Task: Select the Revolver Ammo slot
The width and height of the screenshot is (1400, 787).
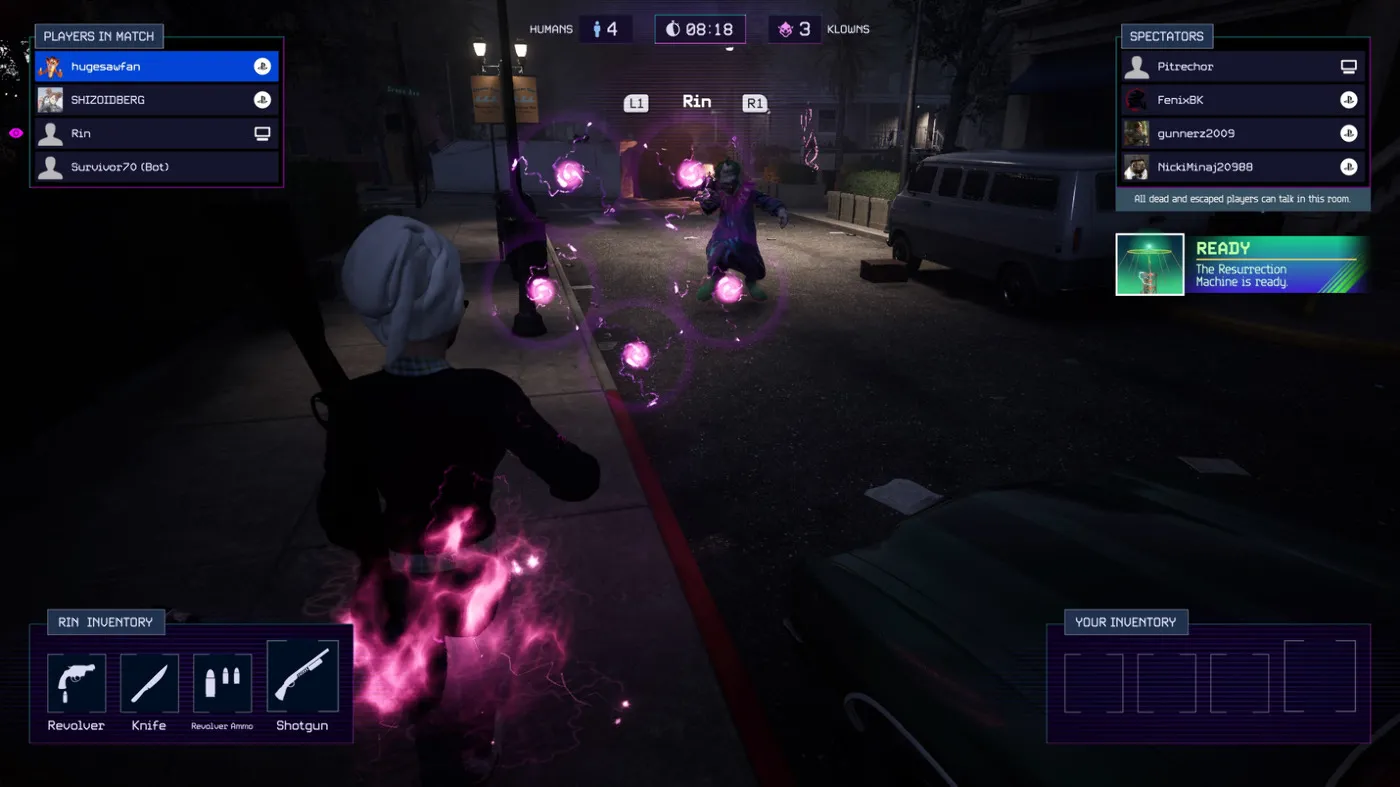Action: 222,683
